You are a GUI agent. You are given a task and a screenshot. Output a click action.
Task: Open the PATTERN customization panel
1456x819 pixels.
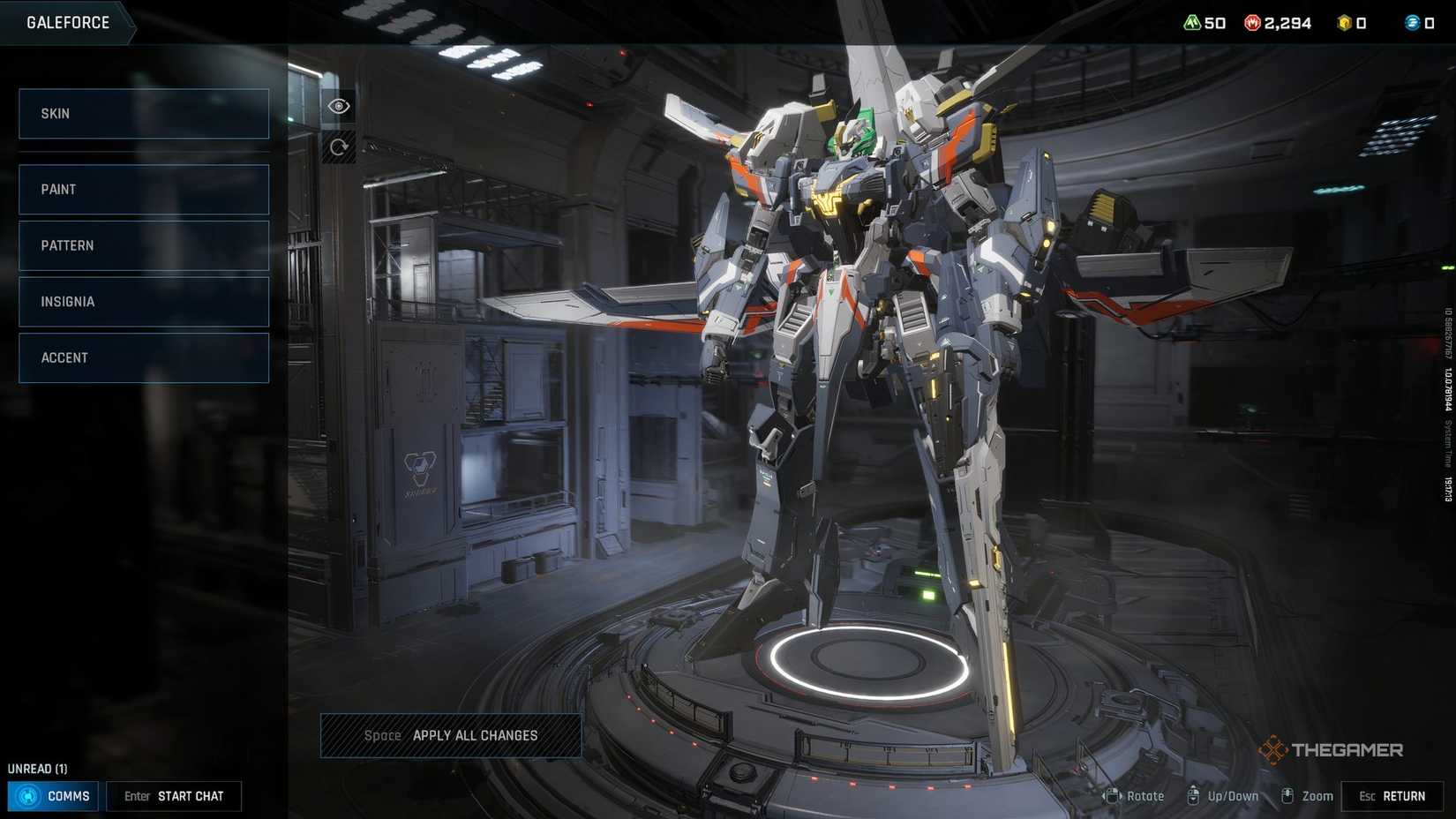tap(143, 245)
